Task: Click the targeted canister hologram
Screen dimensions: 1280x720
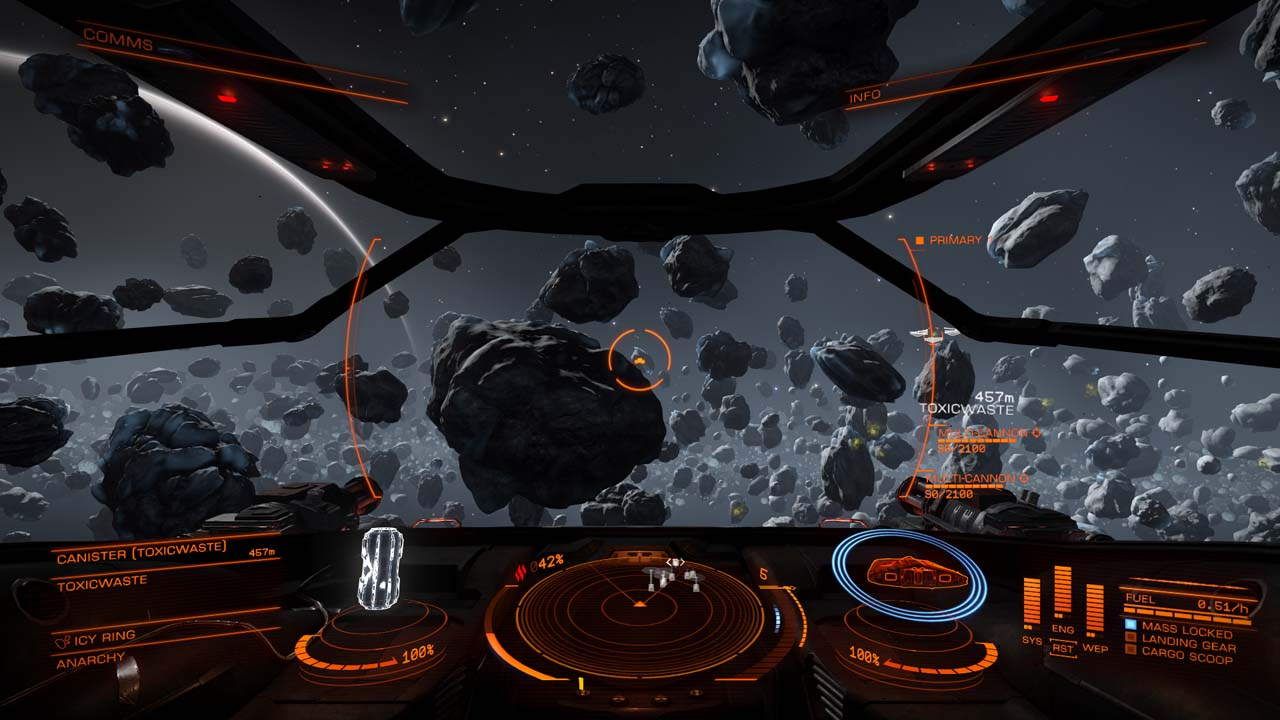Action: 381,567
